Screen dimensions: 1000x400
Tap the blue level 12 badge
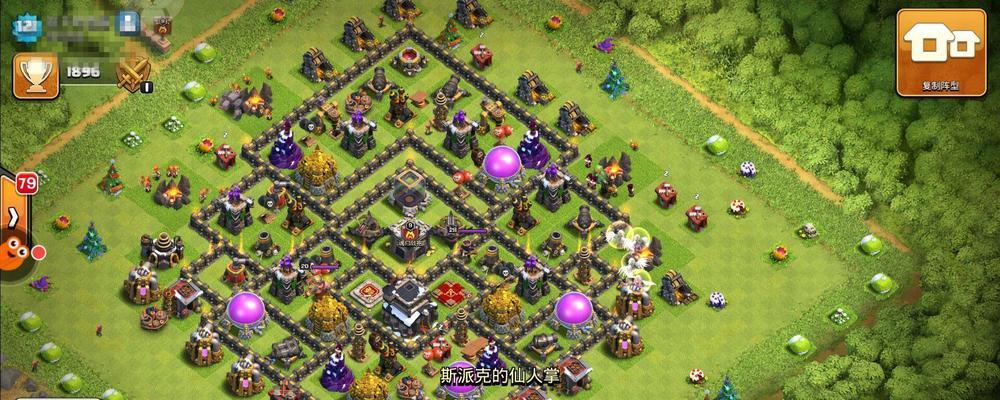27,25
